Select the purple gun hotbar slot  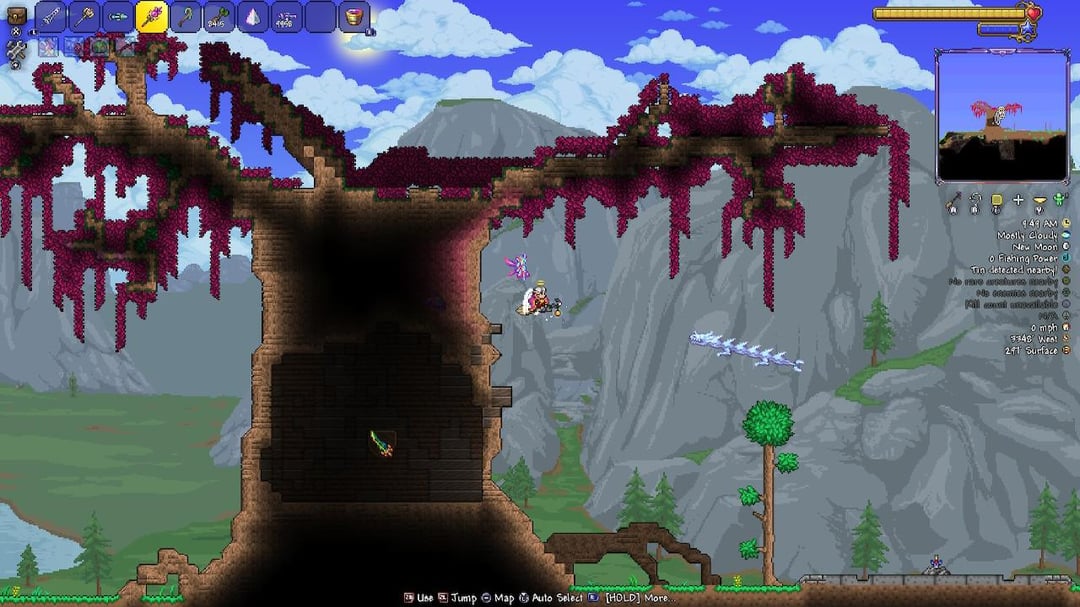[287, 17]
